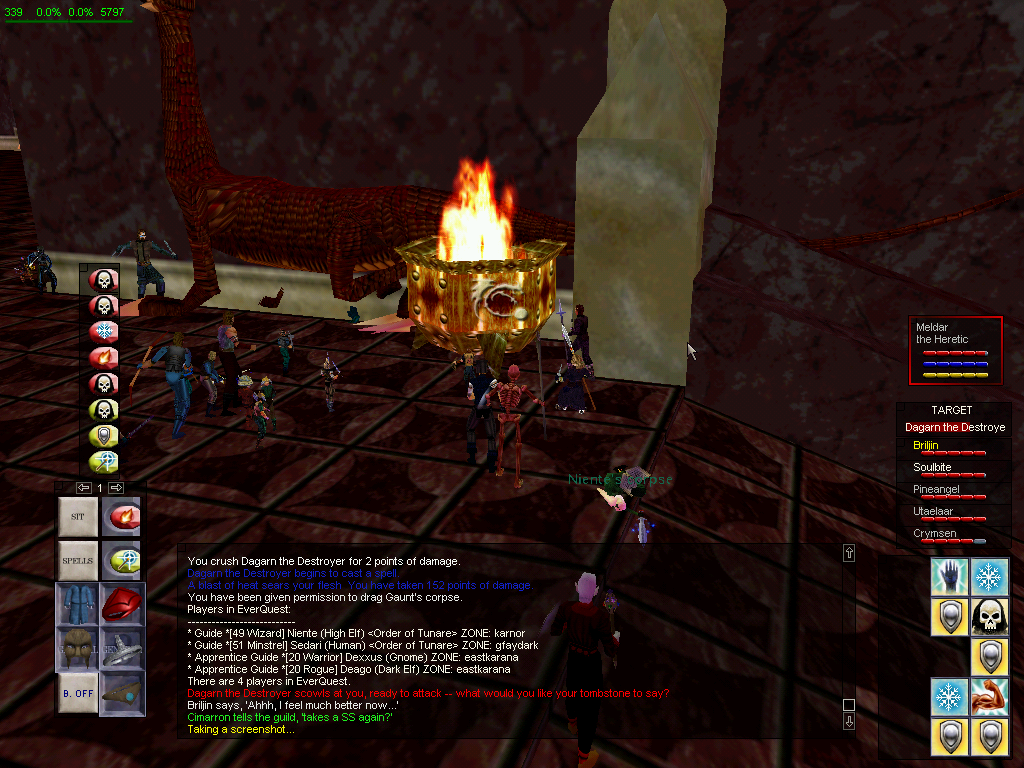This screenshot has height=768, width=1024.
Task: Select the blue robe inventory slot
Action: [x=78, y=605]
